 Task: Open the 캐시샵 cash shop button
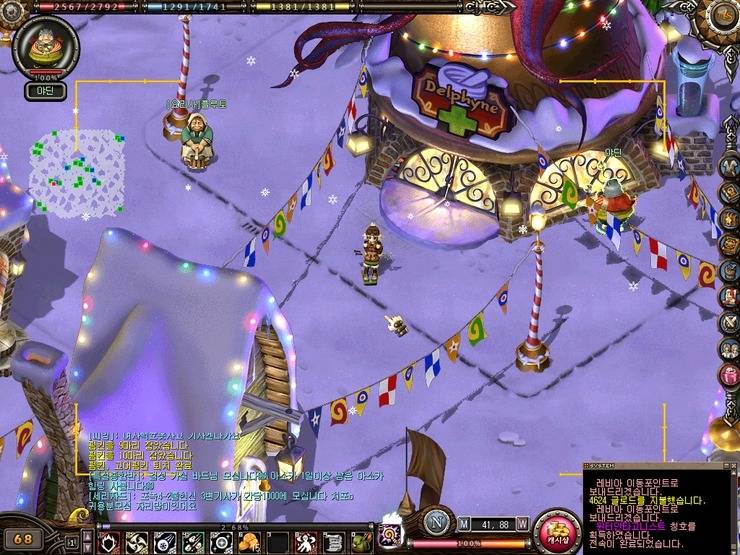(x=555, y=531)
